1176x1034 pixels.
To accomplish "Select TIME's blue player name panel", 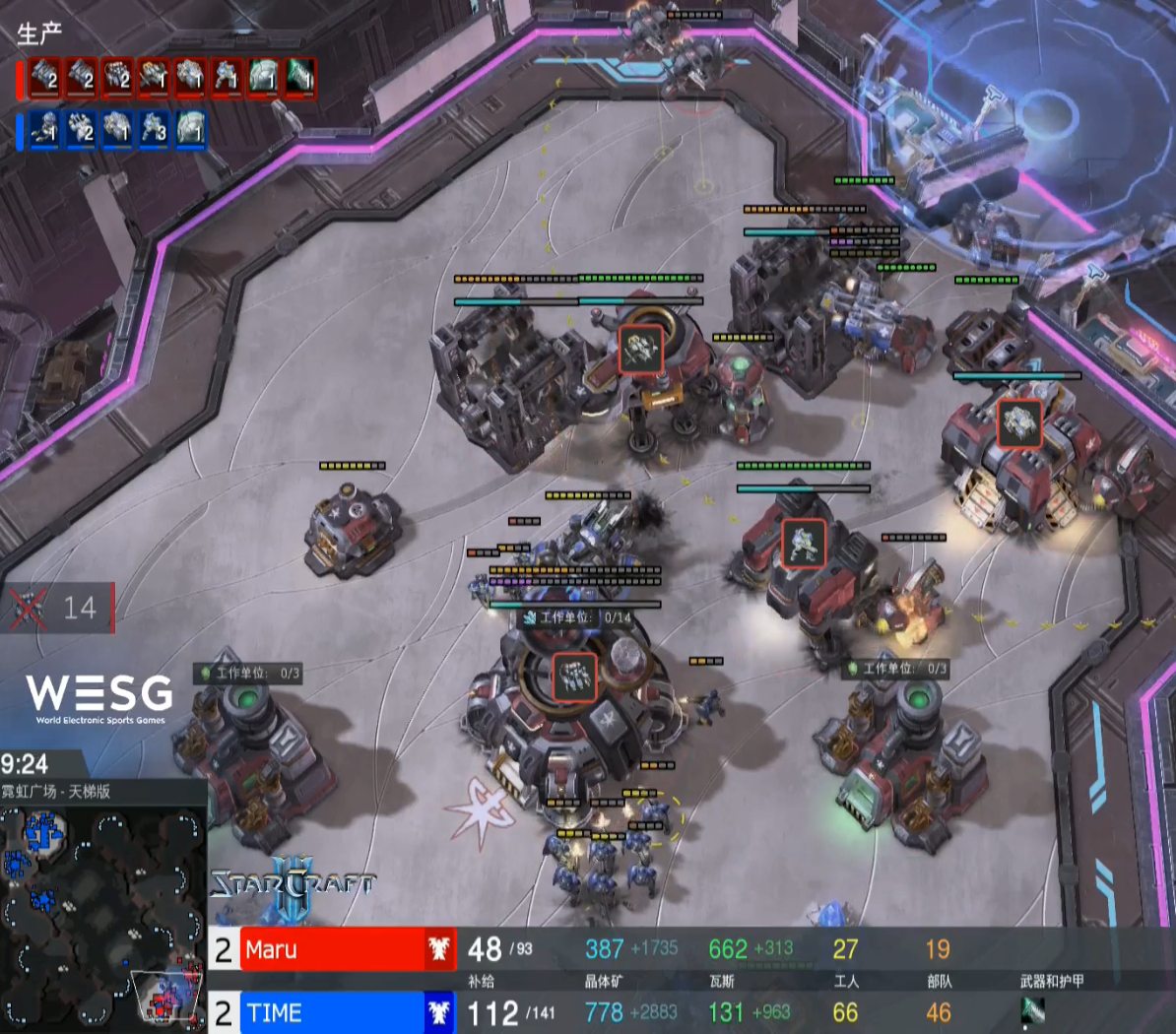I will coord(332,1012).
